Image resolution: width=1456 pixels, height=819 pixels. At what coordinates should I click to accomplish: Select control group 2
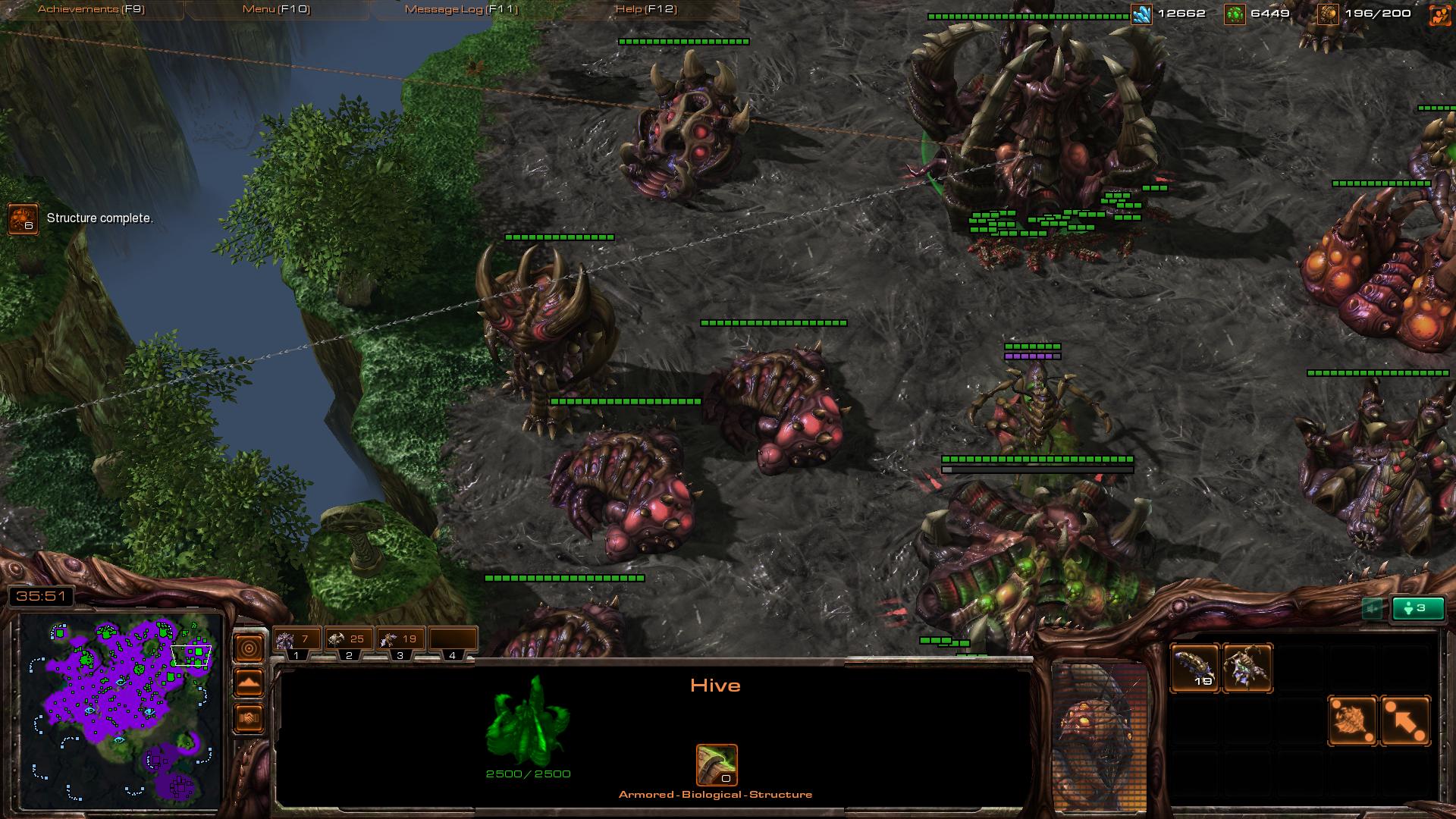click(349, 641)
